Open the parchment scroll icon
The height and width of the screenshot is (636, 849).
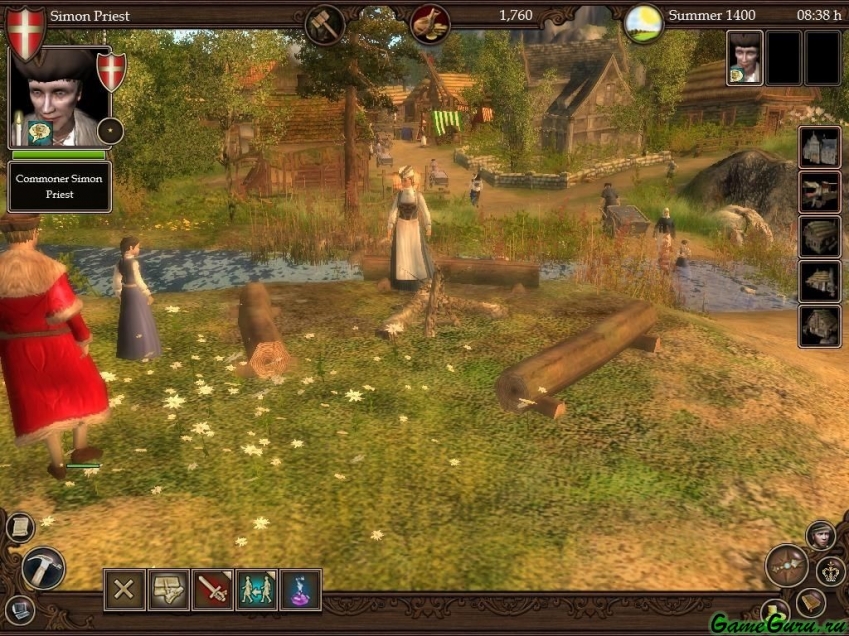click(x=20, y=527)
